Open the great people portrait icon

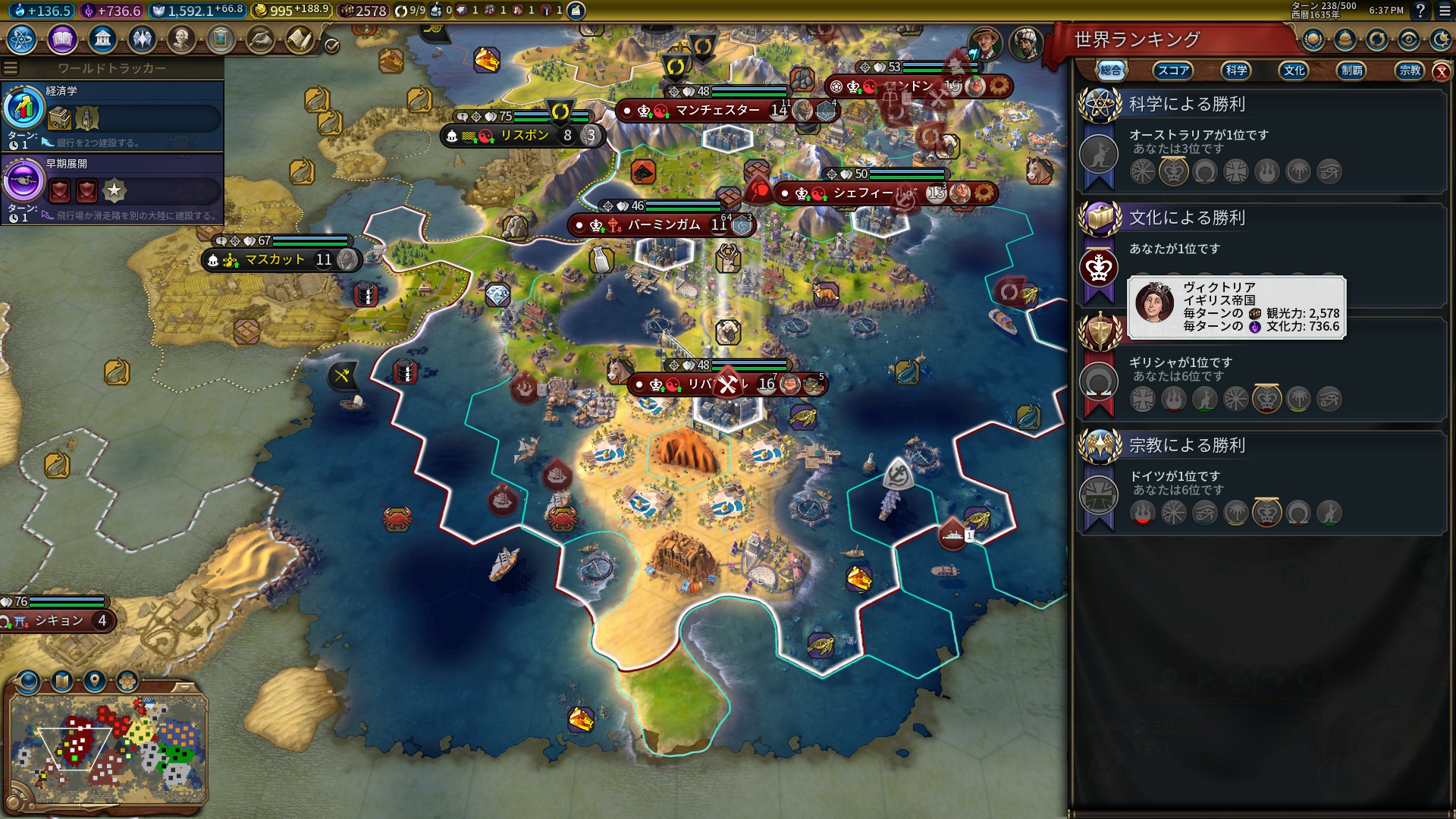[181, 39]
